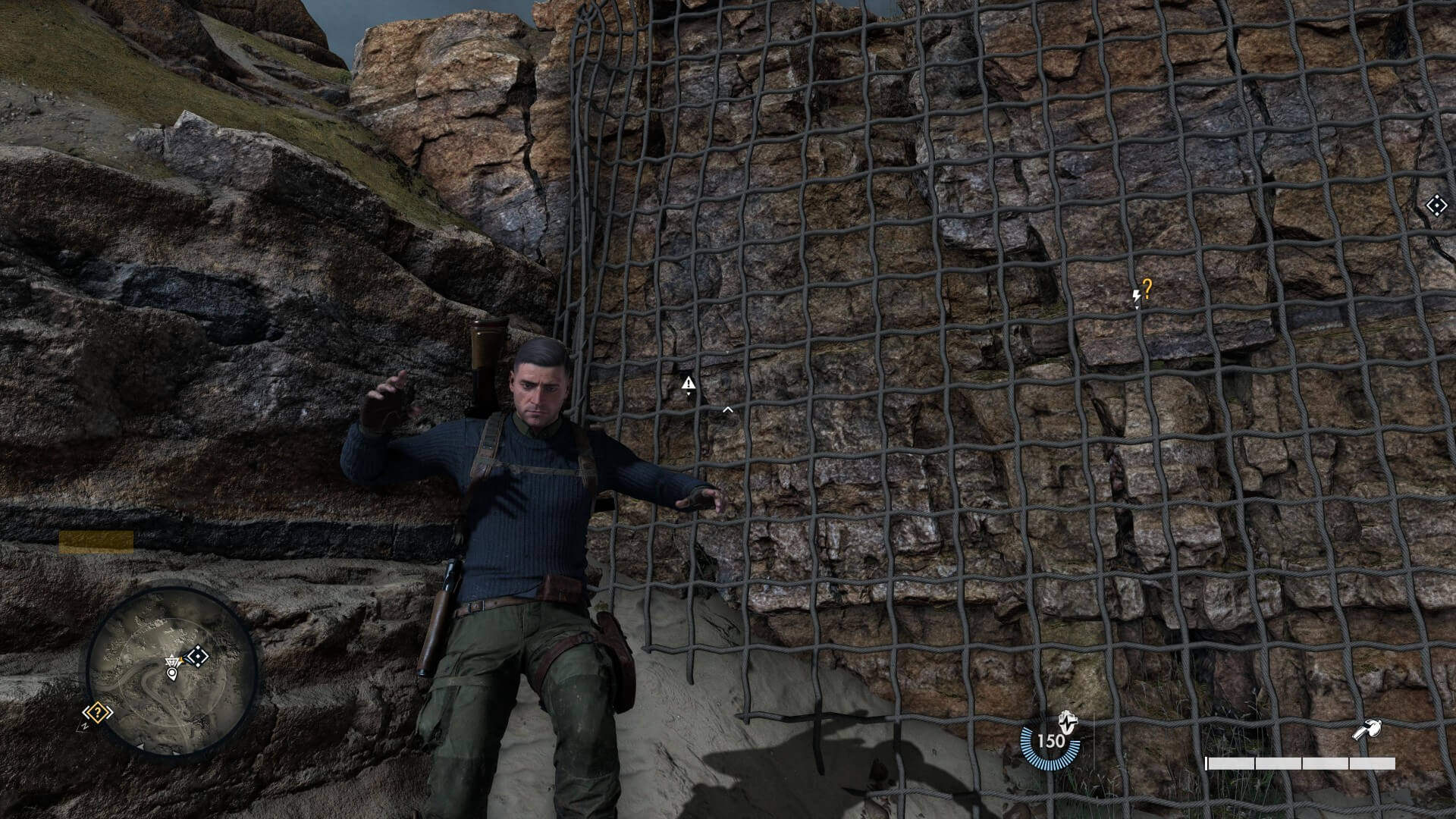The height and width of the screenshot is (819, 1456).
Task: Click the warning triangle alert marker
Action: click(688, 383)
